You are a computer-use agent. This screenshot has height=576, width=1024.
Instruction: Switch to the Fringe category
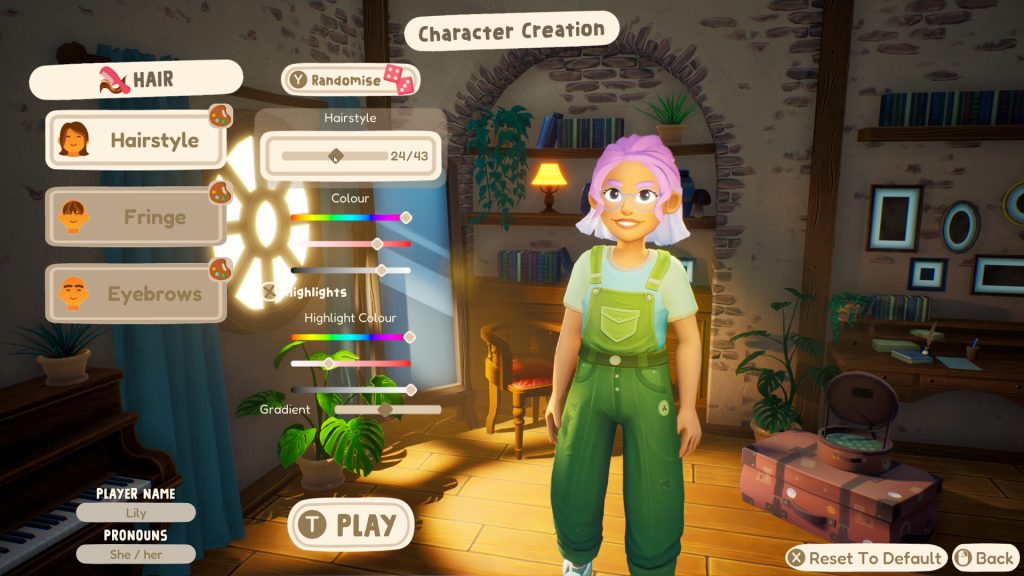(x=136, y=217)
